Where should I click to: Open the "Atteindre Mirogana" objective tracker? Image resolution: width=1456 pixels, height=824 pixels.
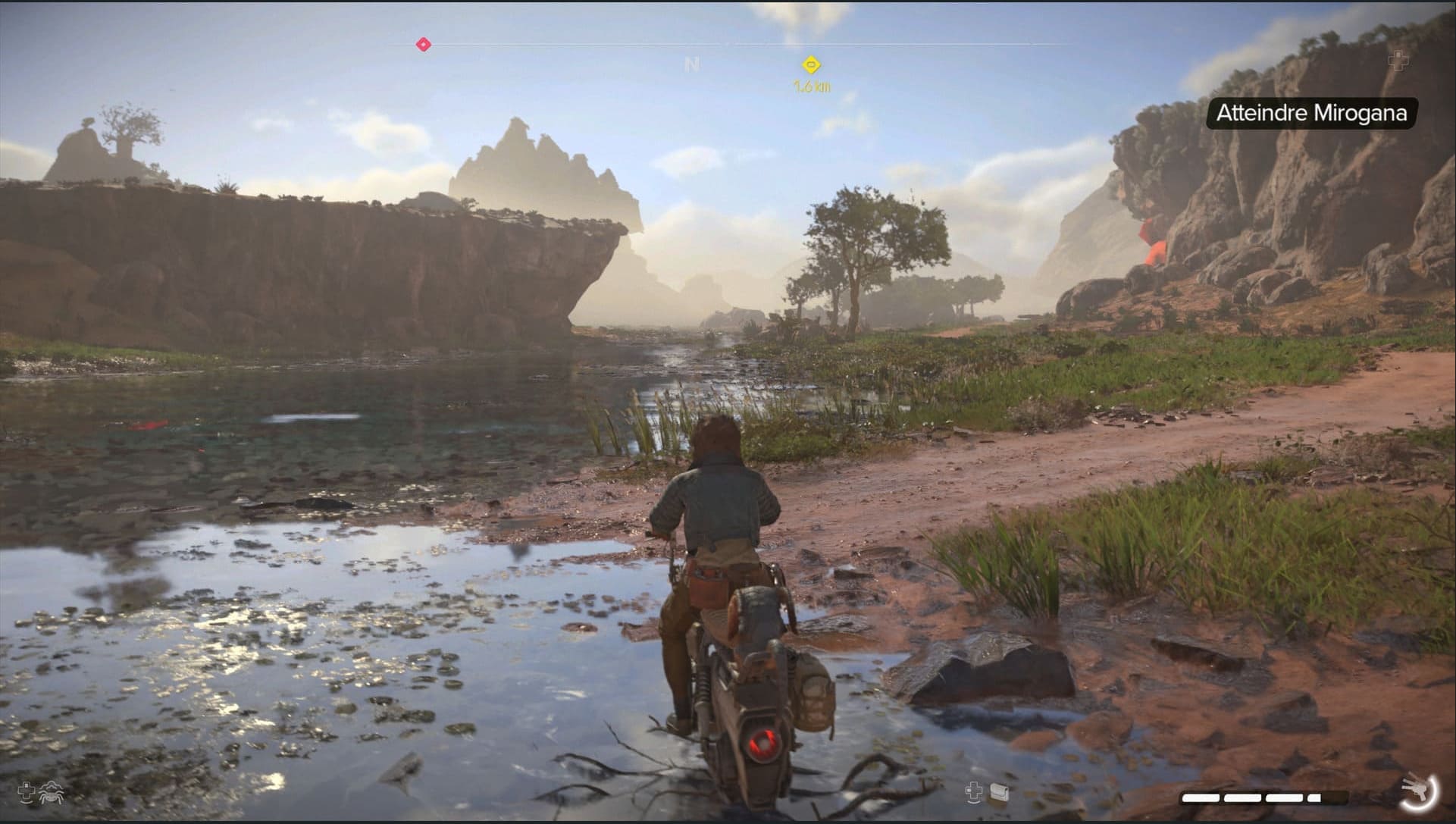pyautogui.click(x=1311, y=114)
